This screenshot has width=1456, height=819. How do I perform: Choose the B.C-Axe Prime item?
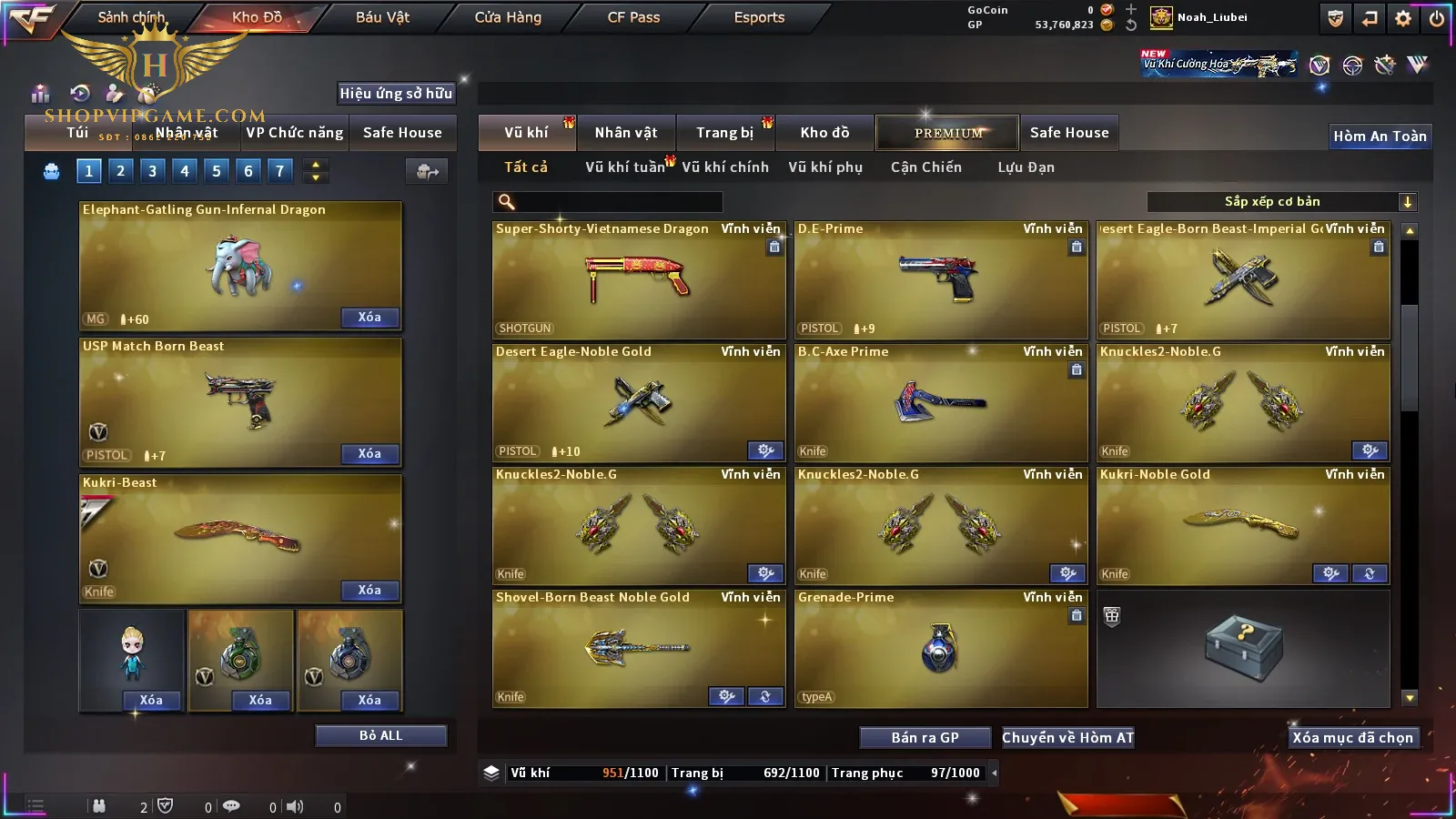point(940,403)
